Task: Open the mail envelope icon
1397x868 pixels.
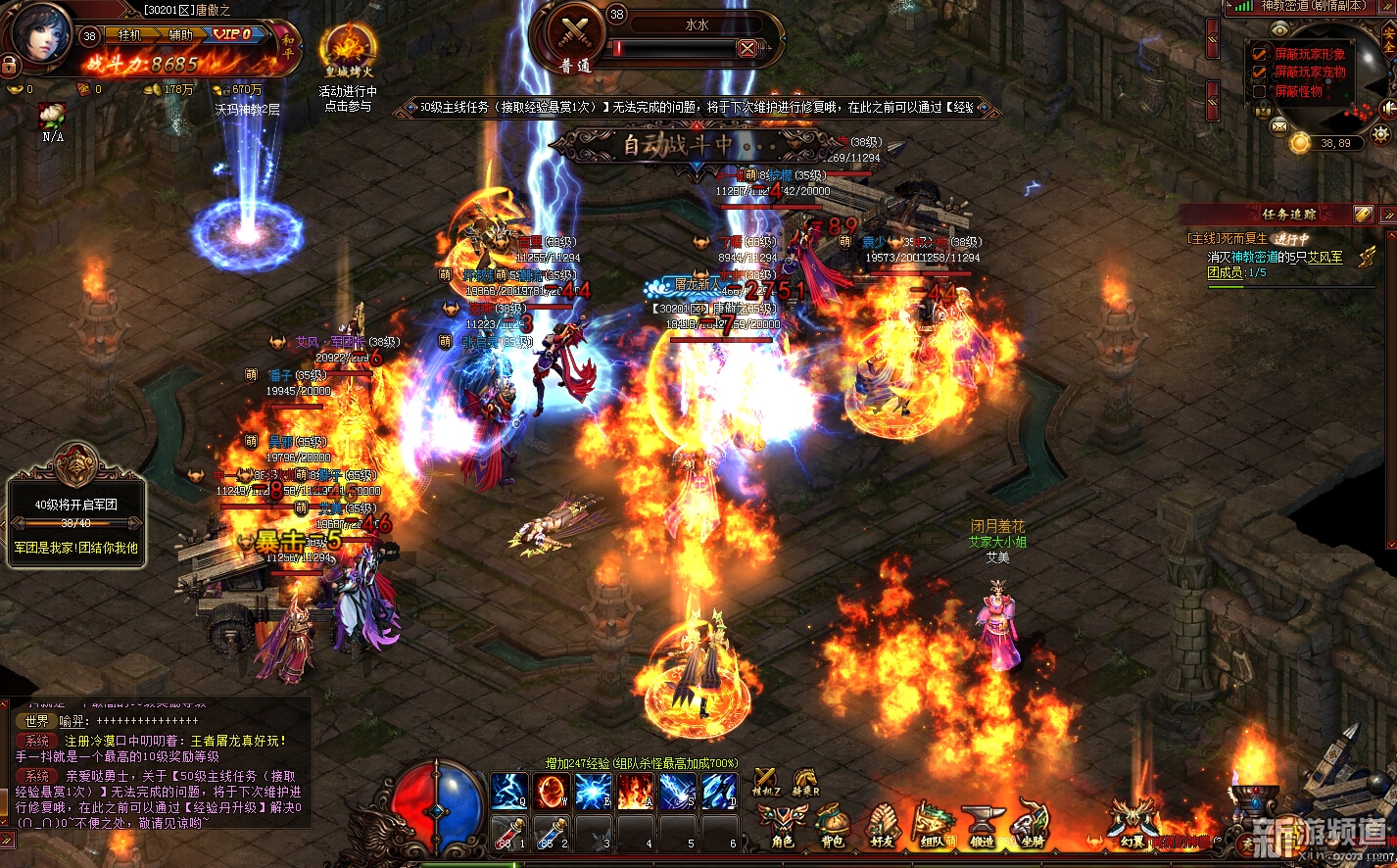Action: point(1278,126)
